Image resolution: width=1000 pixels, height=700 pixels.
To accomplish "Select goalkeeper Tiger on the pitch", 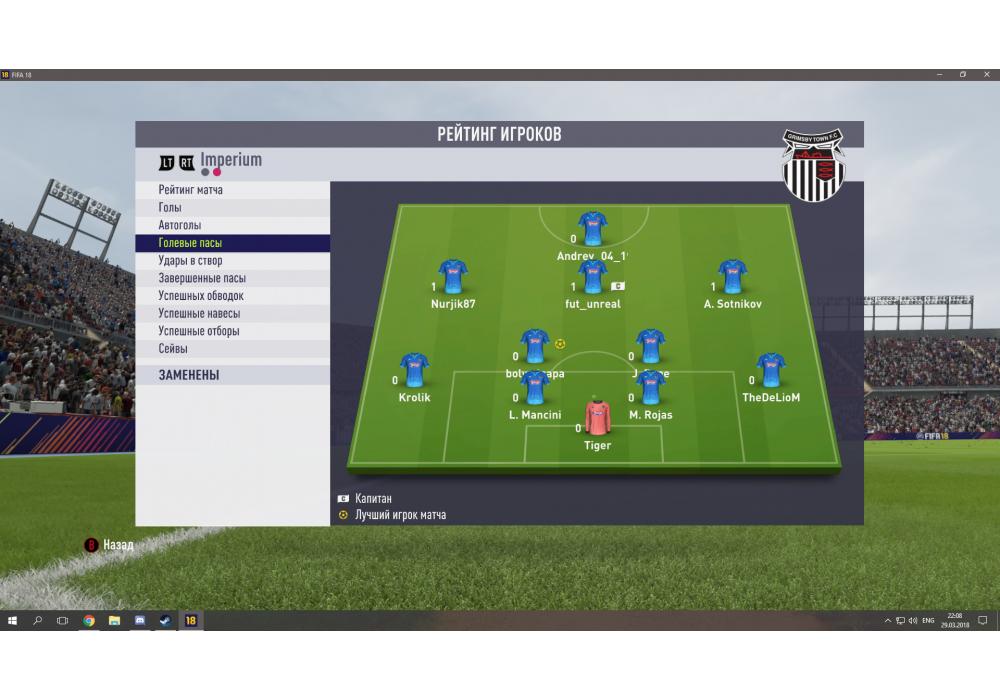I will pos(596,419).
